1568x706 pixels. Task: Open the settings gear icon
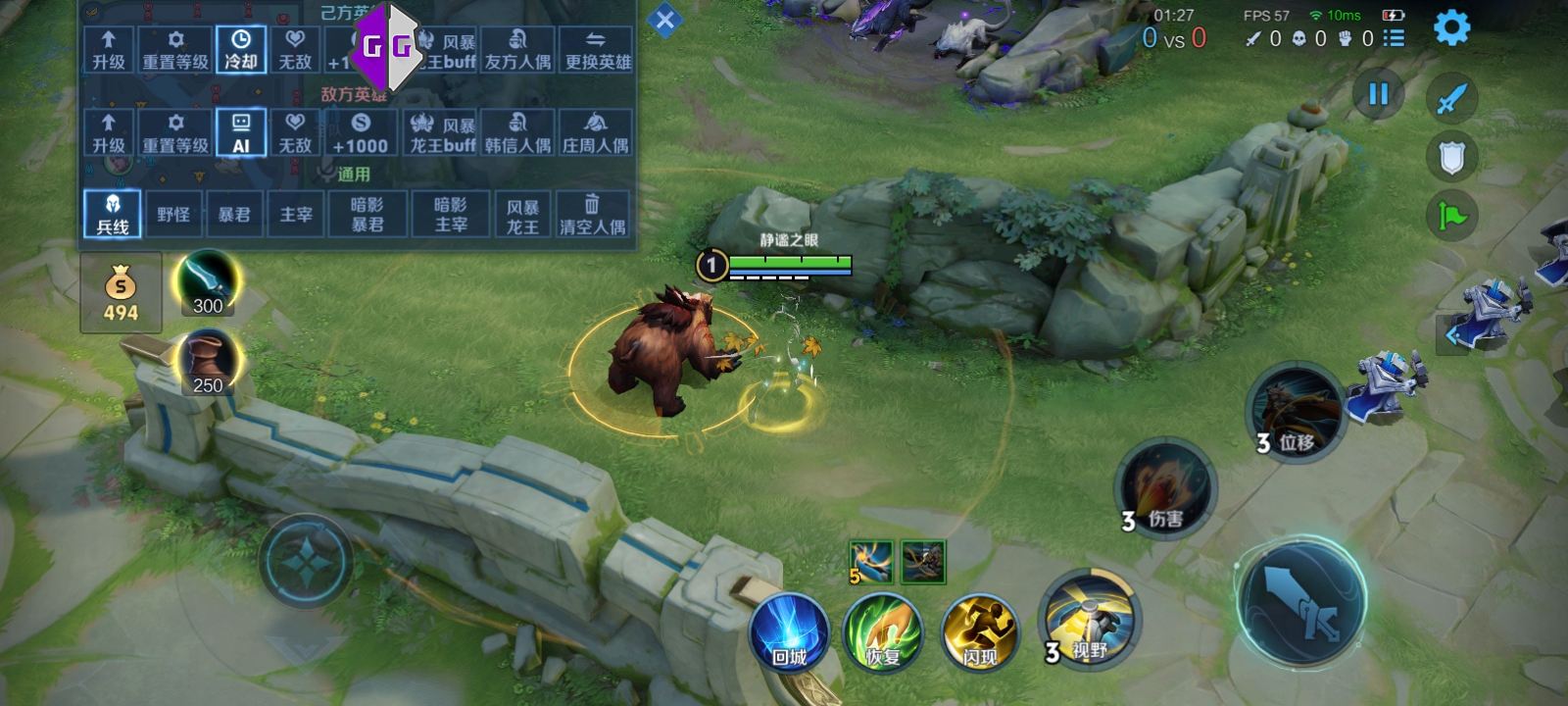1451,27
